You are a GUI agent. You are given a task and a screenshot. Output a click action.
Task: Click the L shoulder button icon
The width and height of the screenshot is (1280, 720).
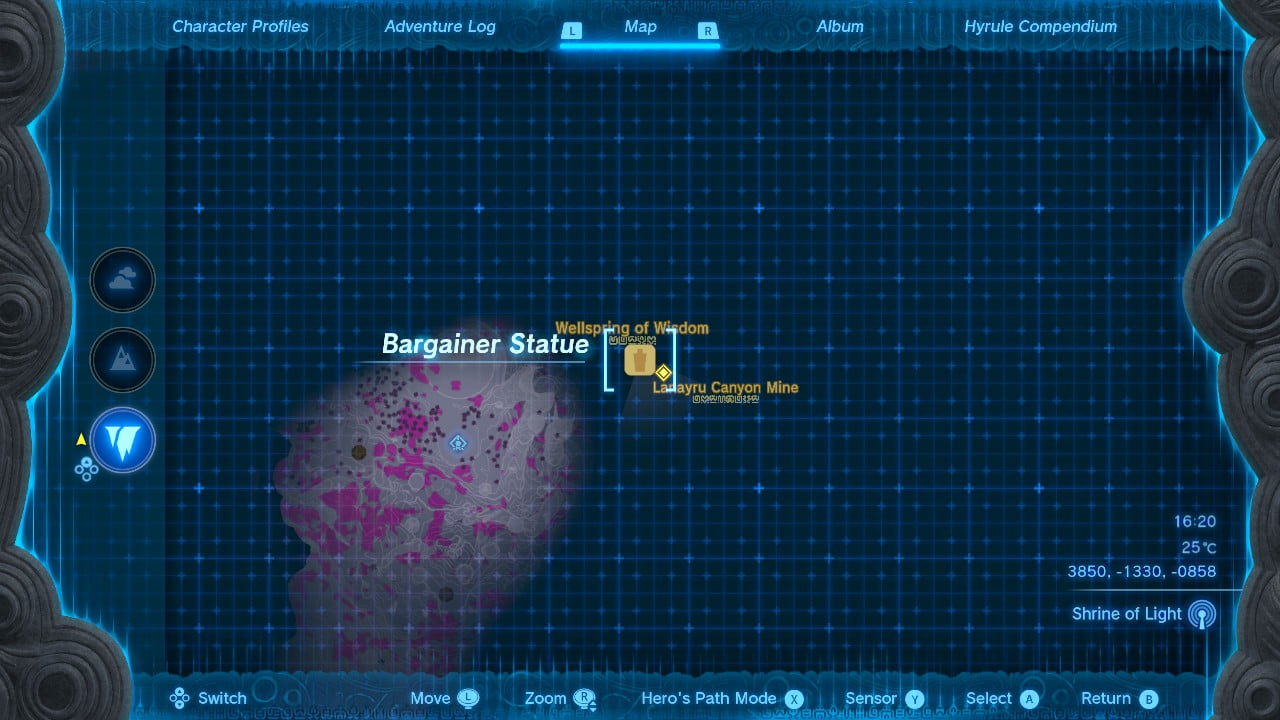pos(572,31)
